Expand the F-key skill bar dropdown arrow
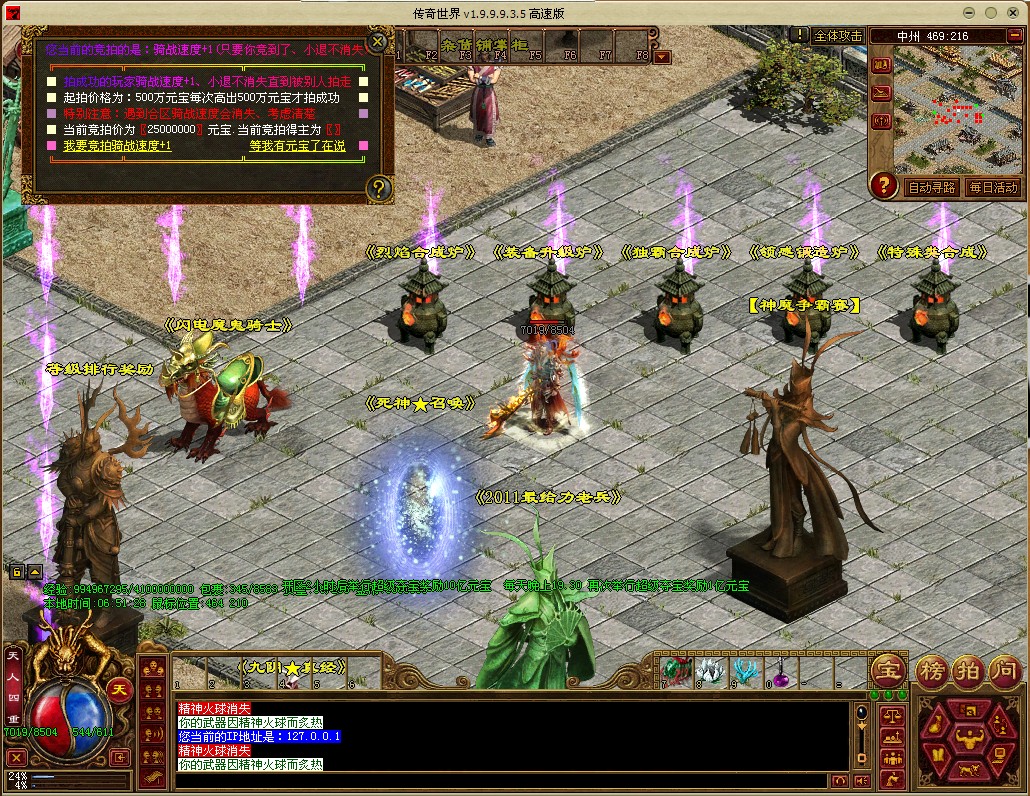1030x796 pixels. pyautogui.click(x=662, y=57)
